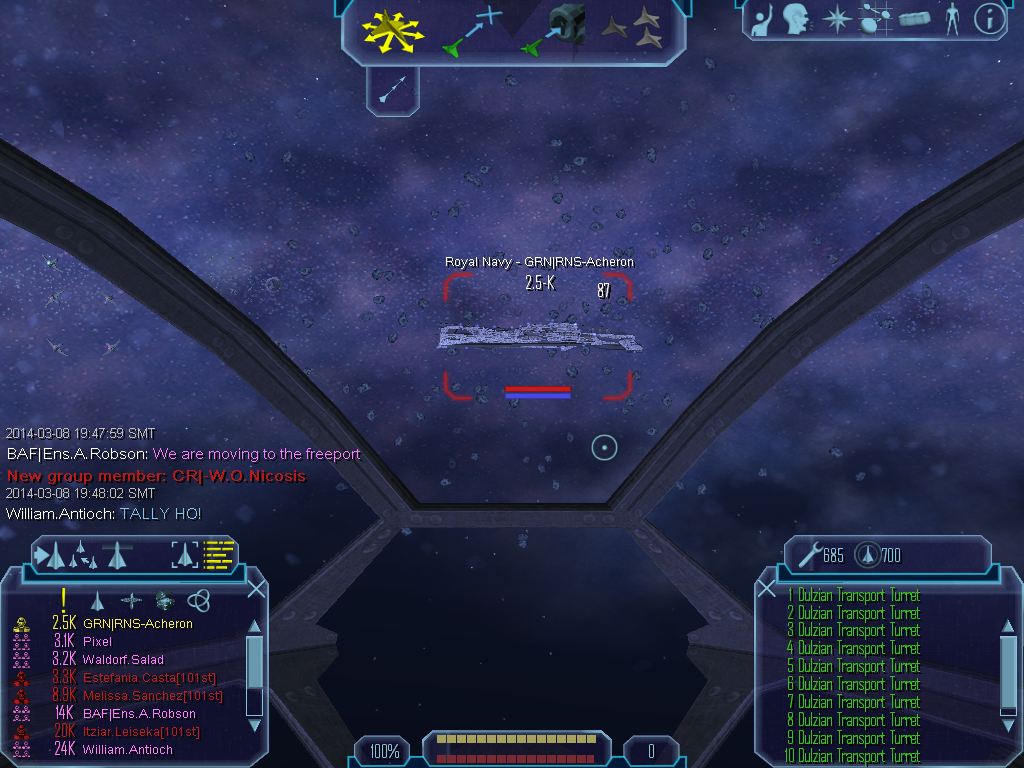Viewport: 1024px width, 768px height.
Task: Click the contact list up arrow
Action: tap(254, 626)
